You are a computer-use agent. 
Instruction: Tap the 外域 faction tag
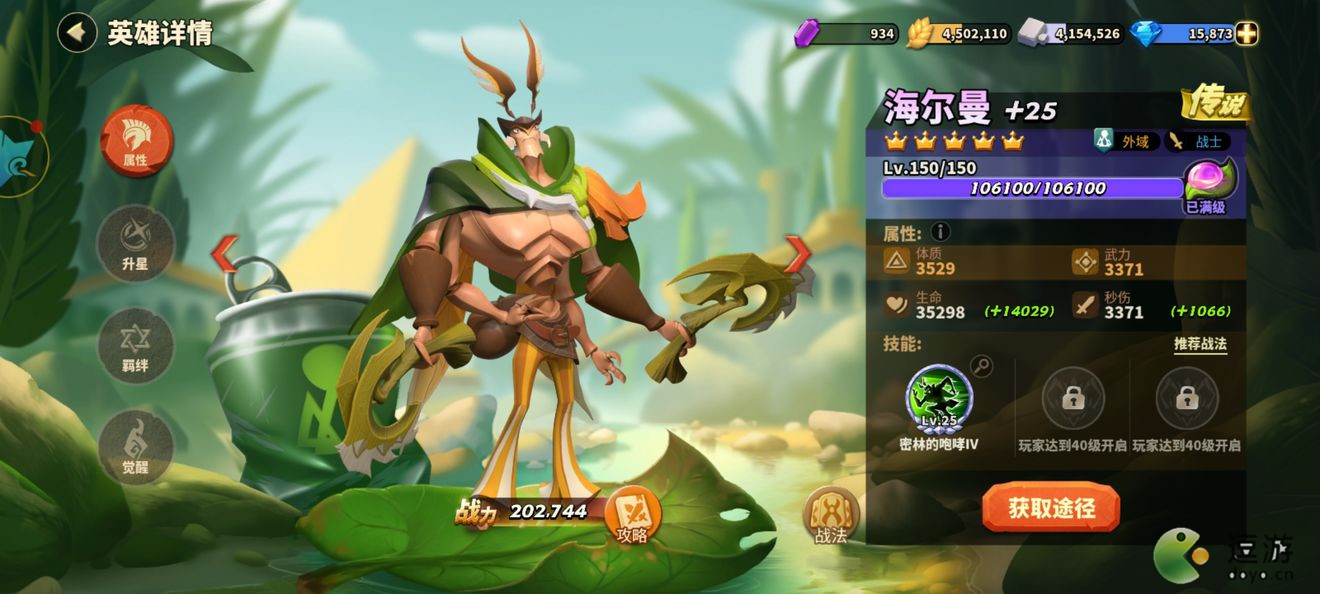[x=1126, y=141]
